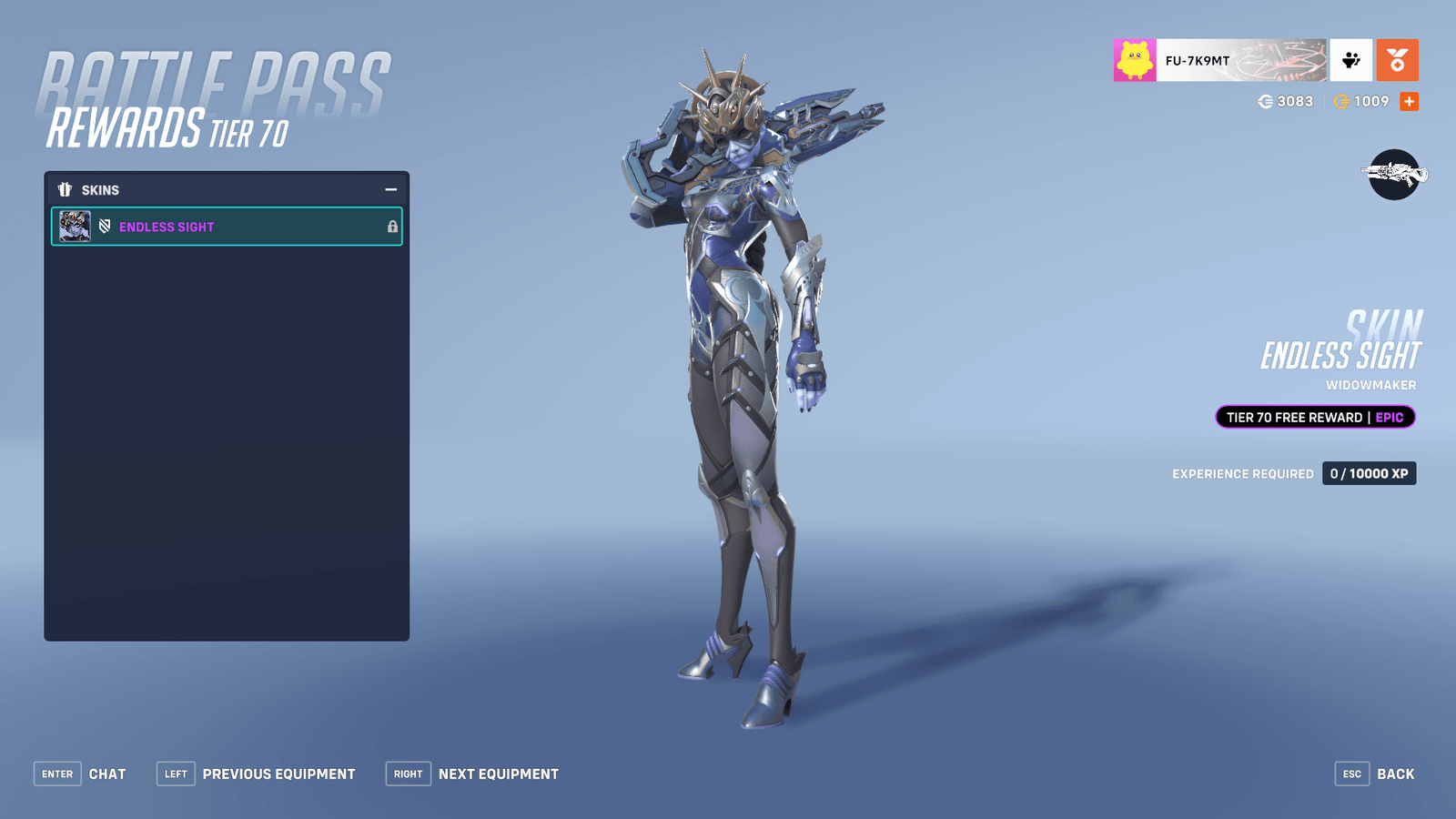The width and height of the screenshot is (1456, 819).
Task: Click the gold coins currency icon
Action: (1337, 102)
